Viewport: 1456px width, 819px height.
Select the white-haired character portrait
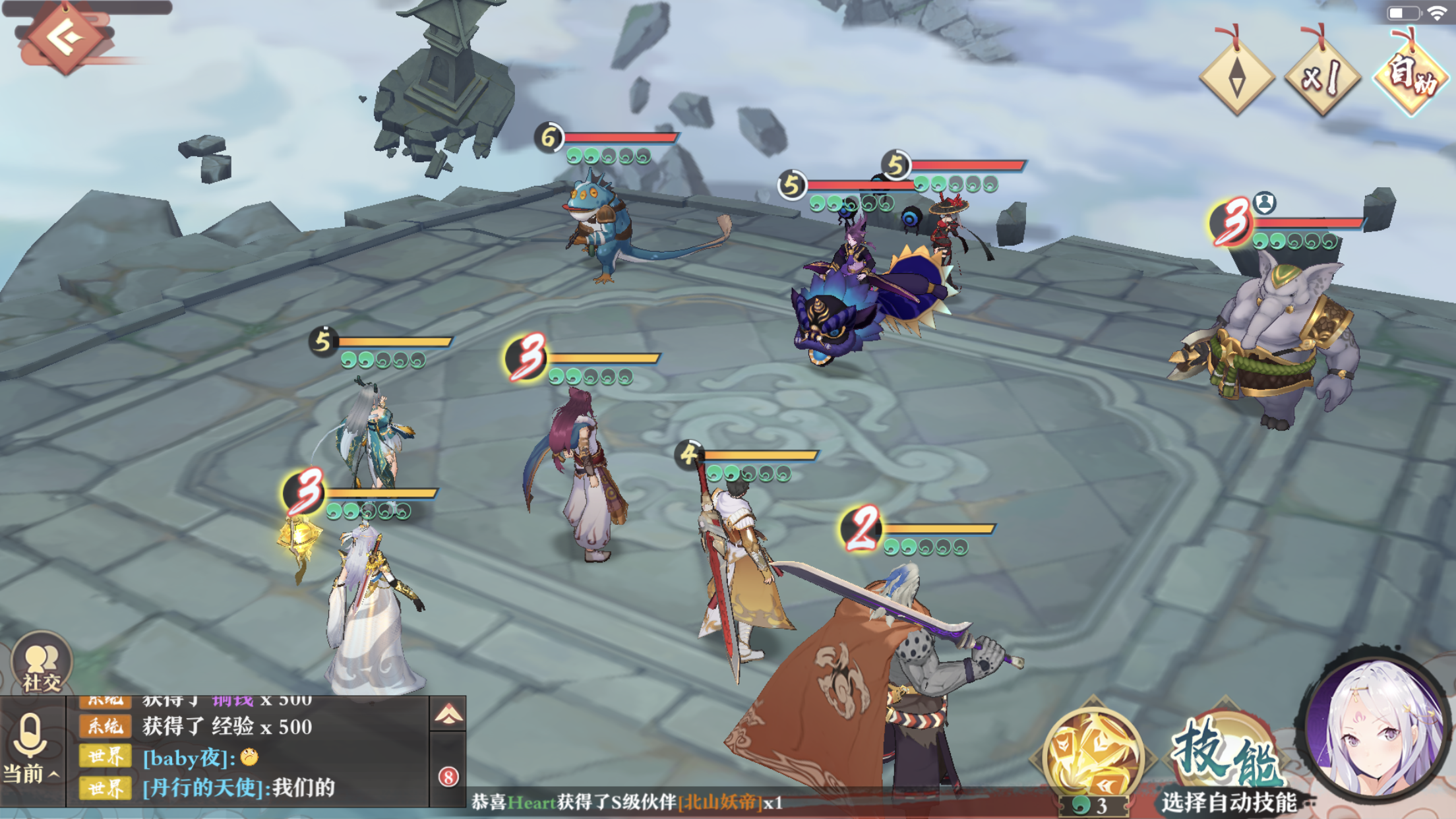[1377, 729]
